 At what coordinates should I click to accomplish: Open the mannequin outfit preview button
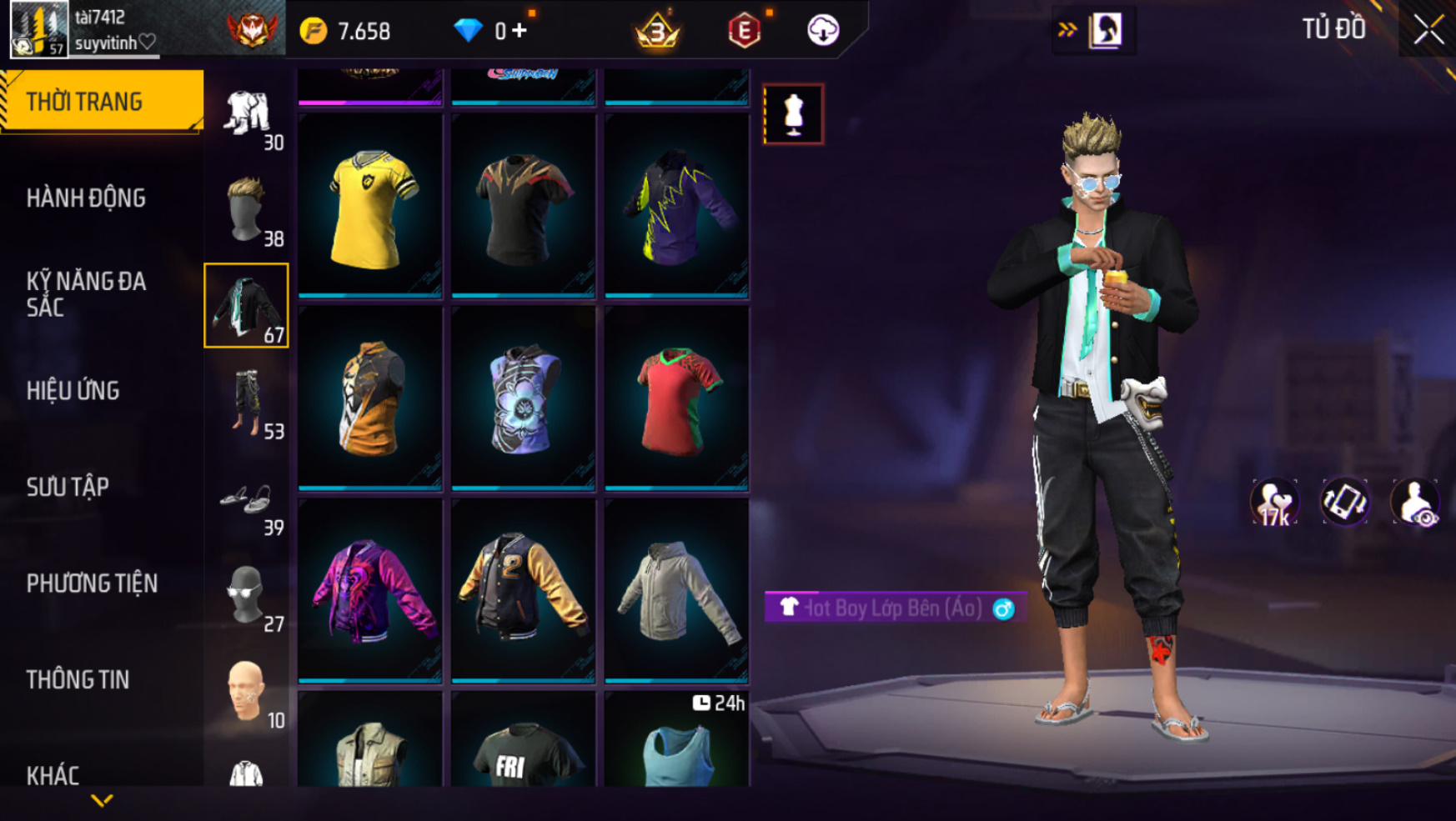click(x=793, y=114)
